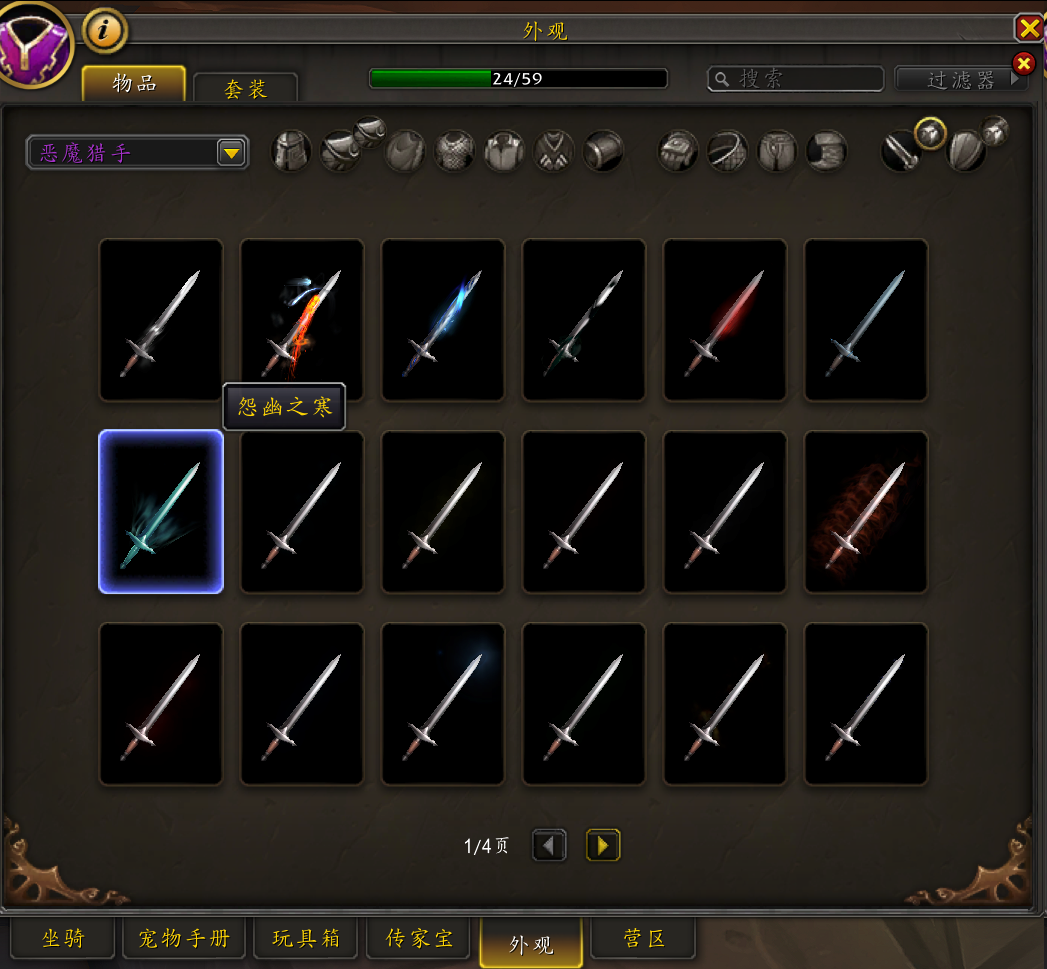Pick the red glowing sword appearance
1047x969 pixels.
pos(725,319)
